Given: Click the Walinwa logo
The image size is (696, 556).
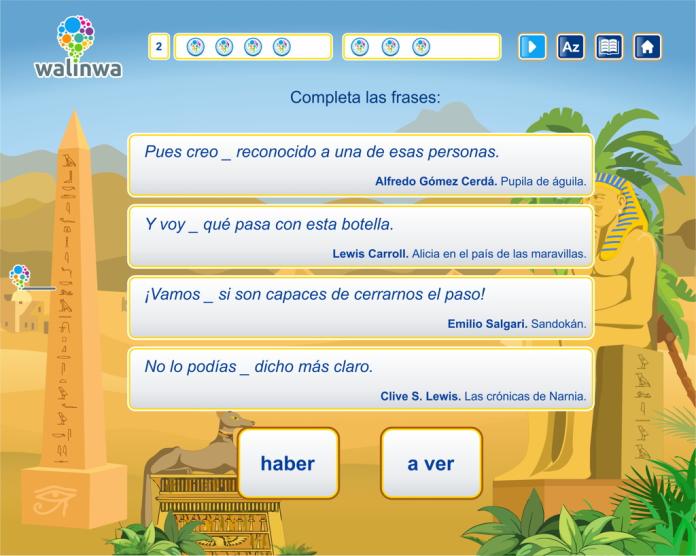Looking at the screenshot, I should [x=76, y=47].
